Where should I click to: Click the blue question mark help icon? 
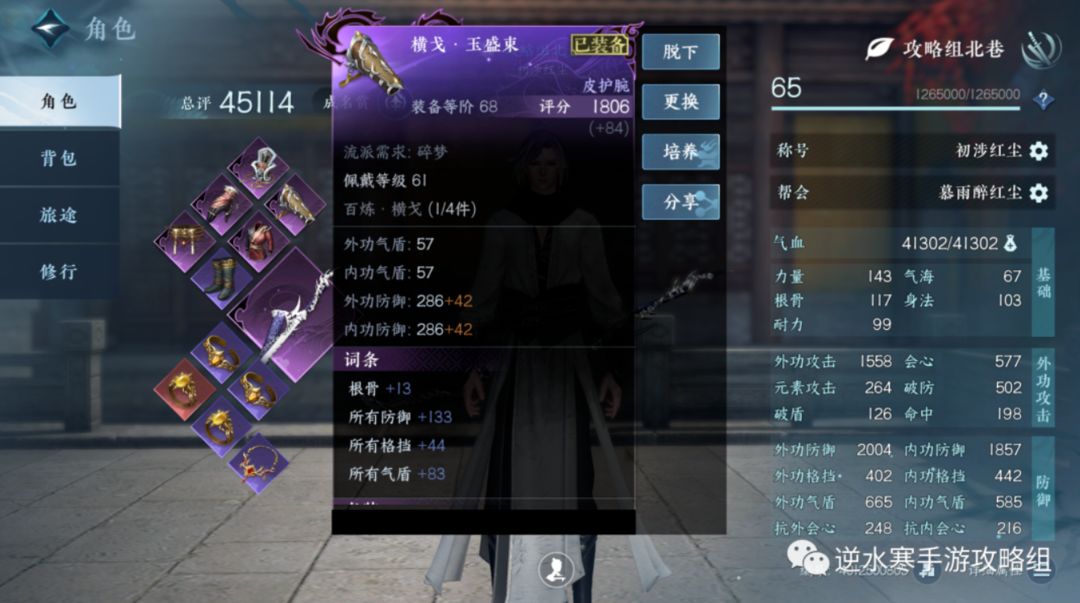[x=1044, y=99]
